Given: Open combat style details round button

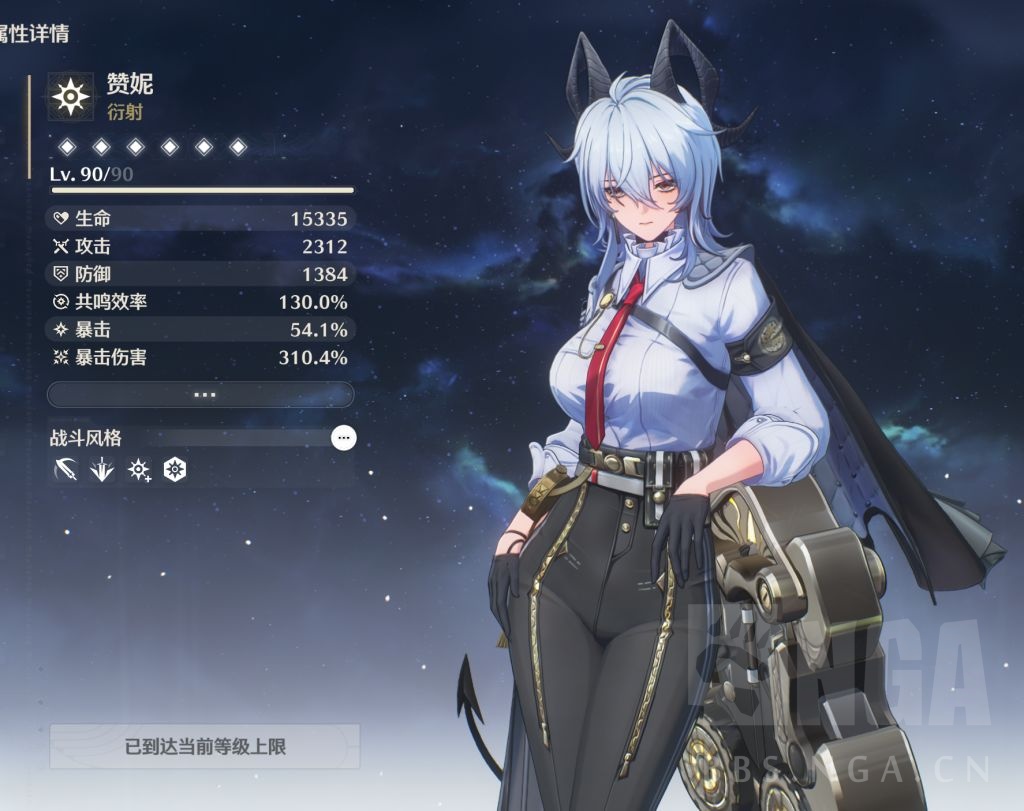Looking at the screenshot, I should (x=343, y=437).
